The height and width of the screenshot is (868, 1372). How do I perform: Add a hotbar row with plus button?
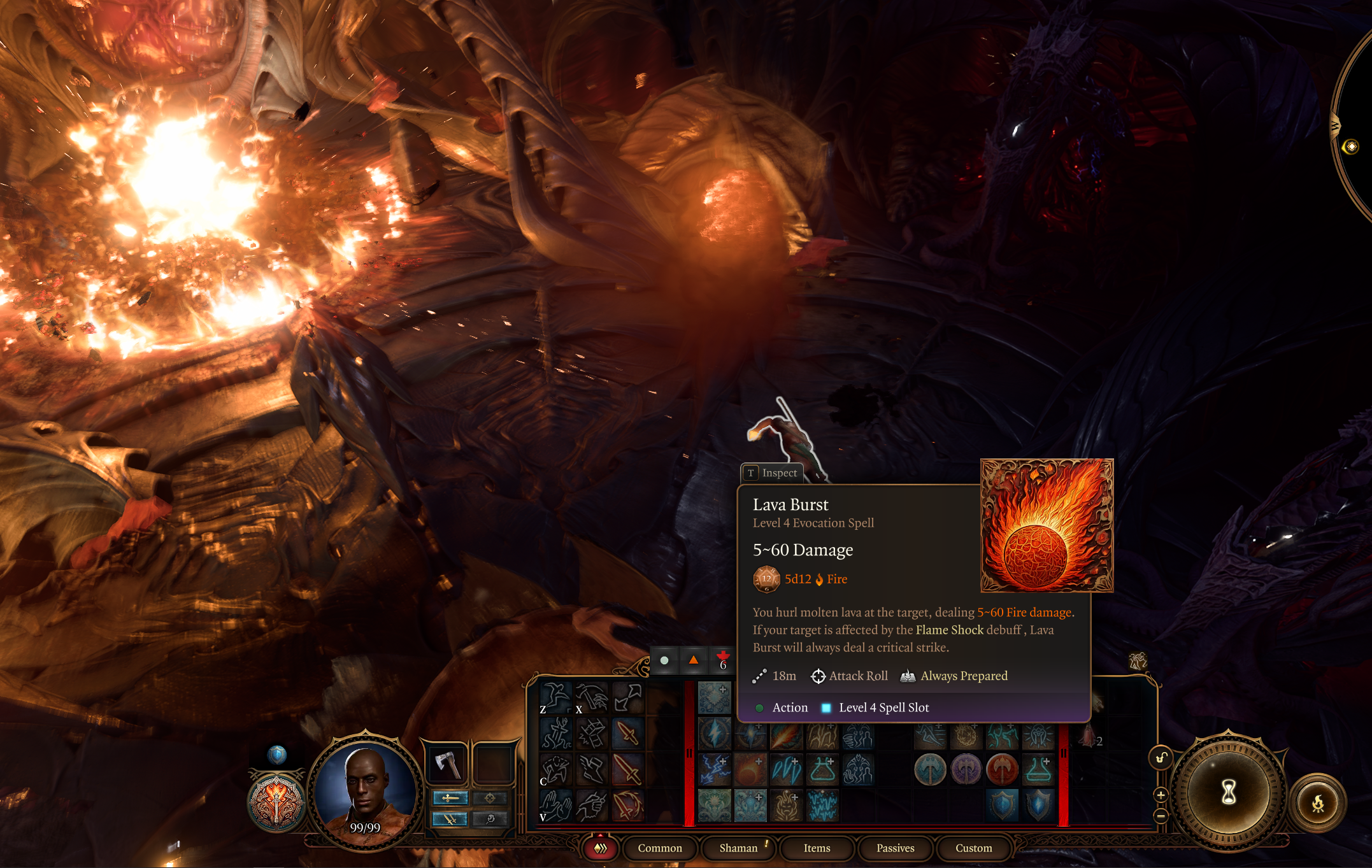tap(1161, 795)
